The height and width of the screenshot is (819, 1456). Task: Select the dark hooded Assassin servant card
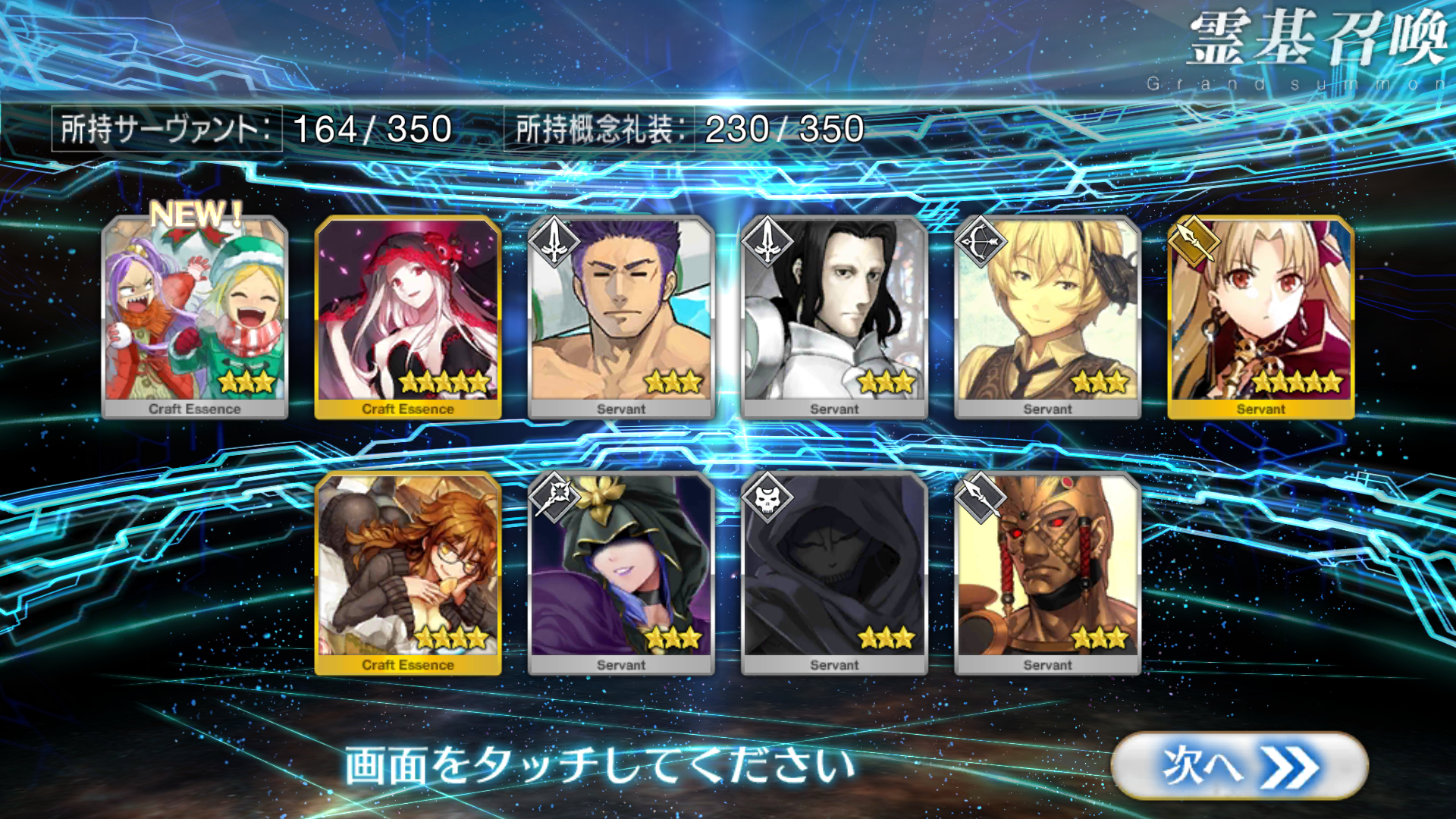834,573
